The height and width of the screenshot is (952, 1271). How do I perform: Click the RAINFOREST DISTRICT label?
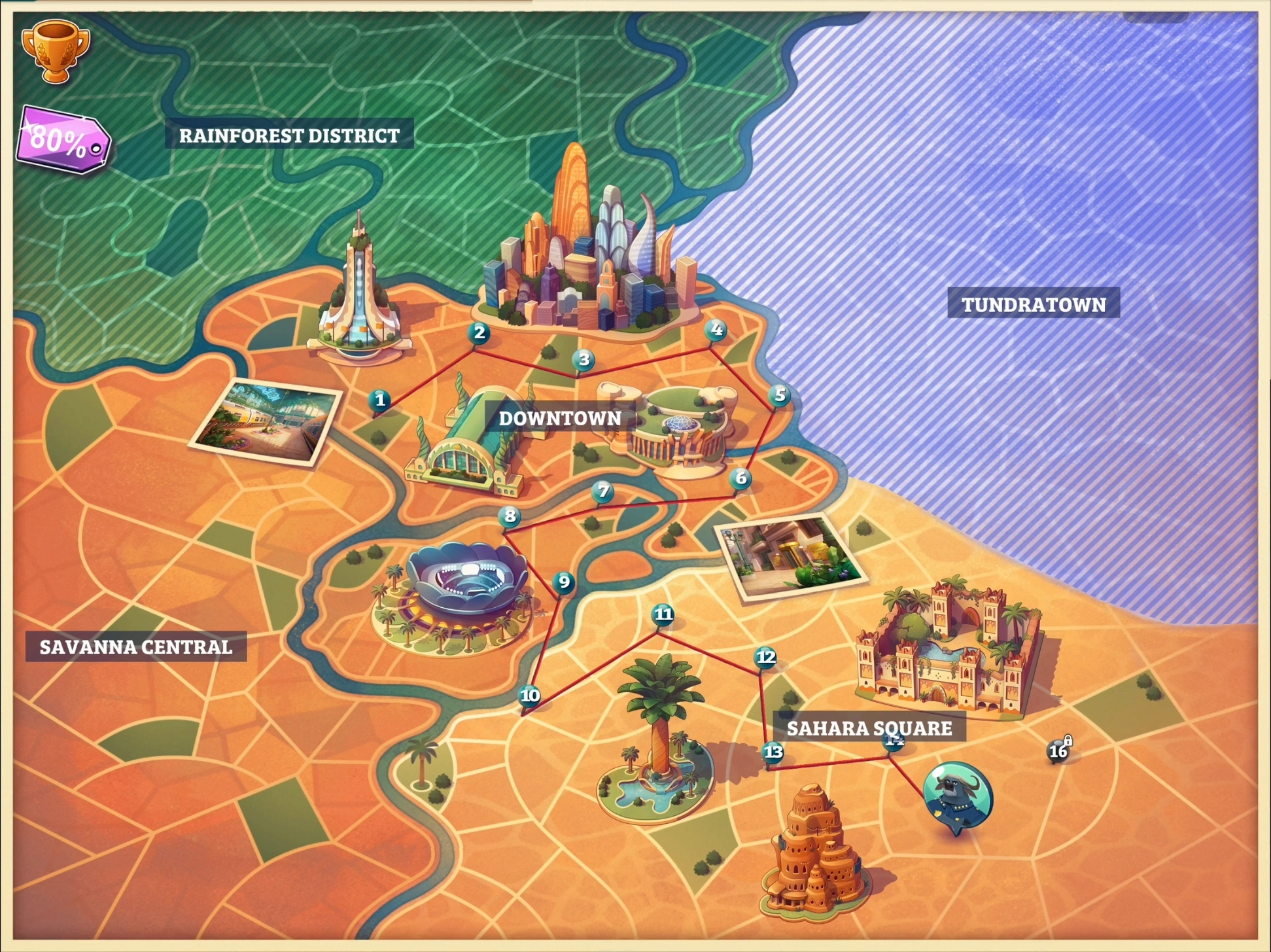click(290, 135)
